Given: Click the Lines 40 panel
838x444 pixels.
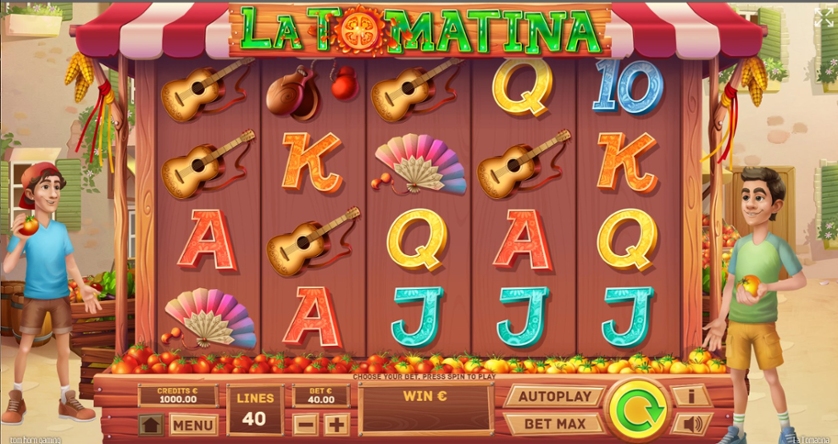Looking at the screenshot, I should pyautogui.click(x=254, y=409).
